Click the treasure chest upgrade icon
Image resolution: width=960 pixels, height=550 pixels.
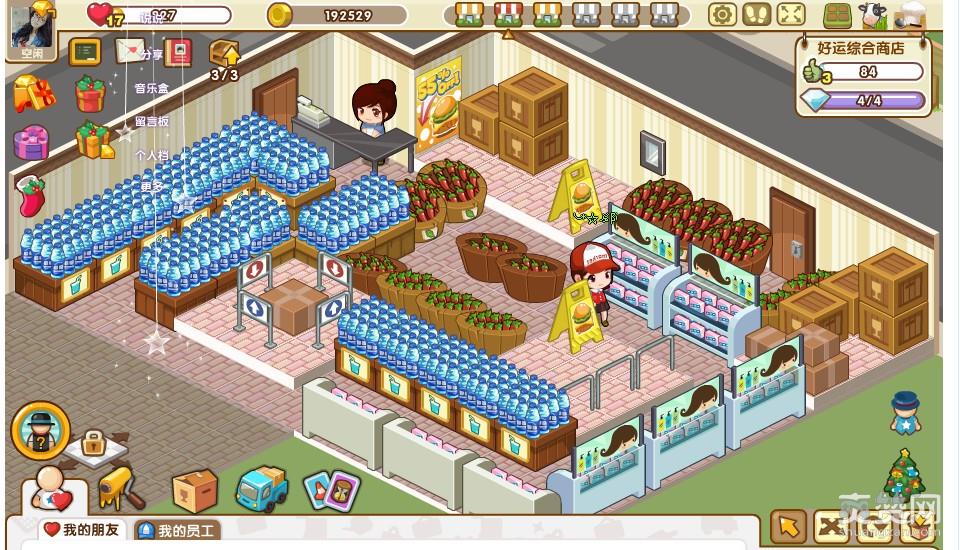(x=224, y=54)
